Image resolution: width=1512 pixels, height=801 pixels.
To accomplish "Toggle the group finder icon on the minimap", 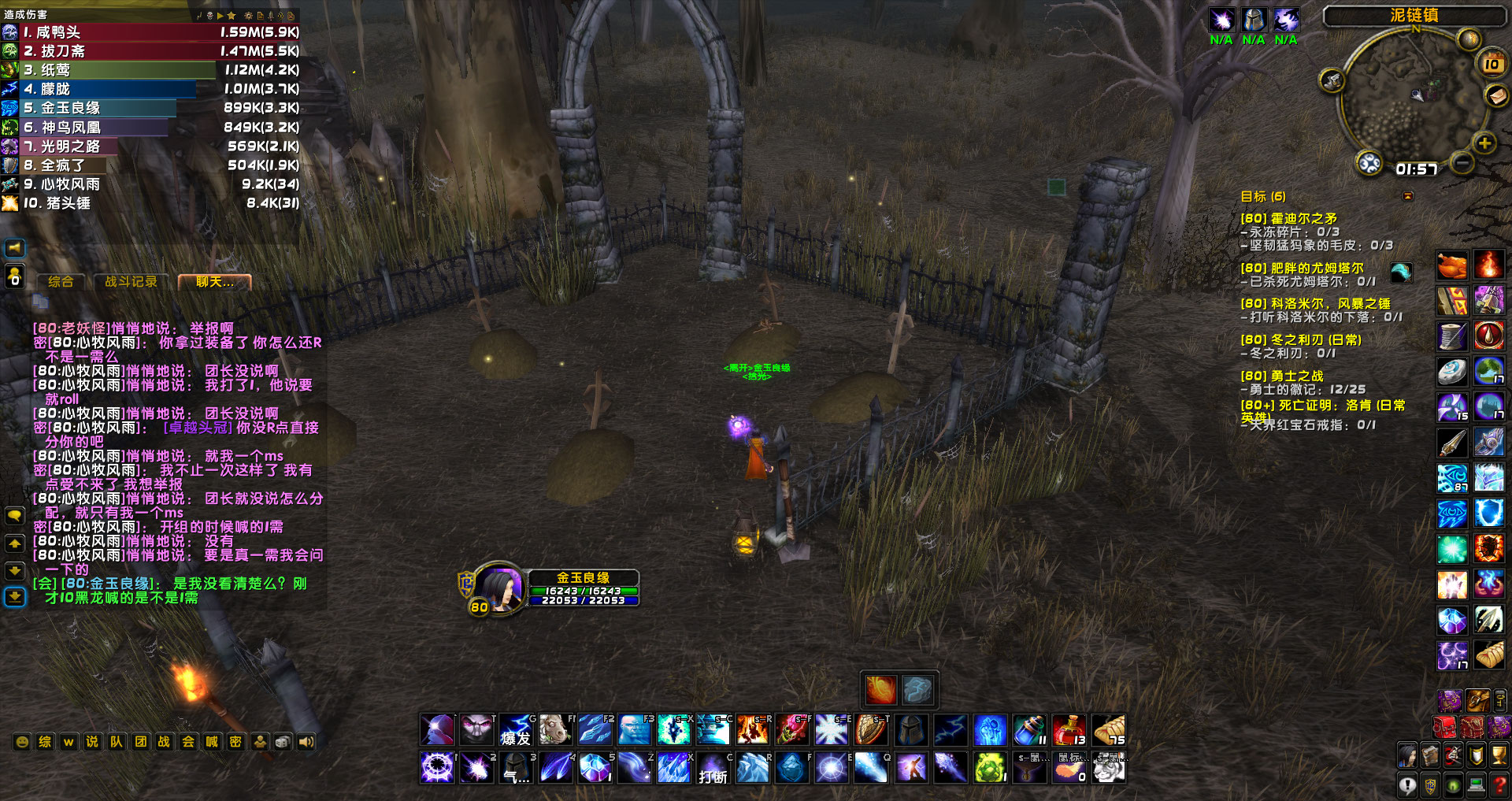I will click(1370, 164).
